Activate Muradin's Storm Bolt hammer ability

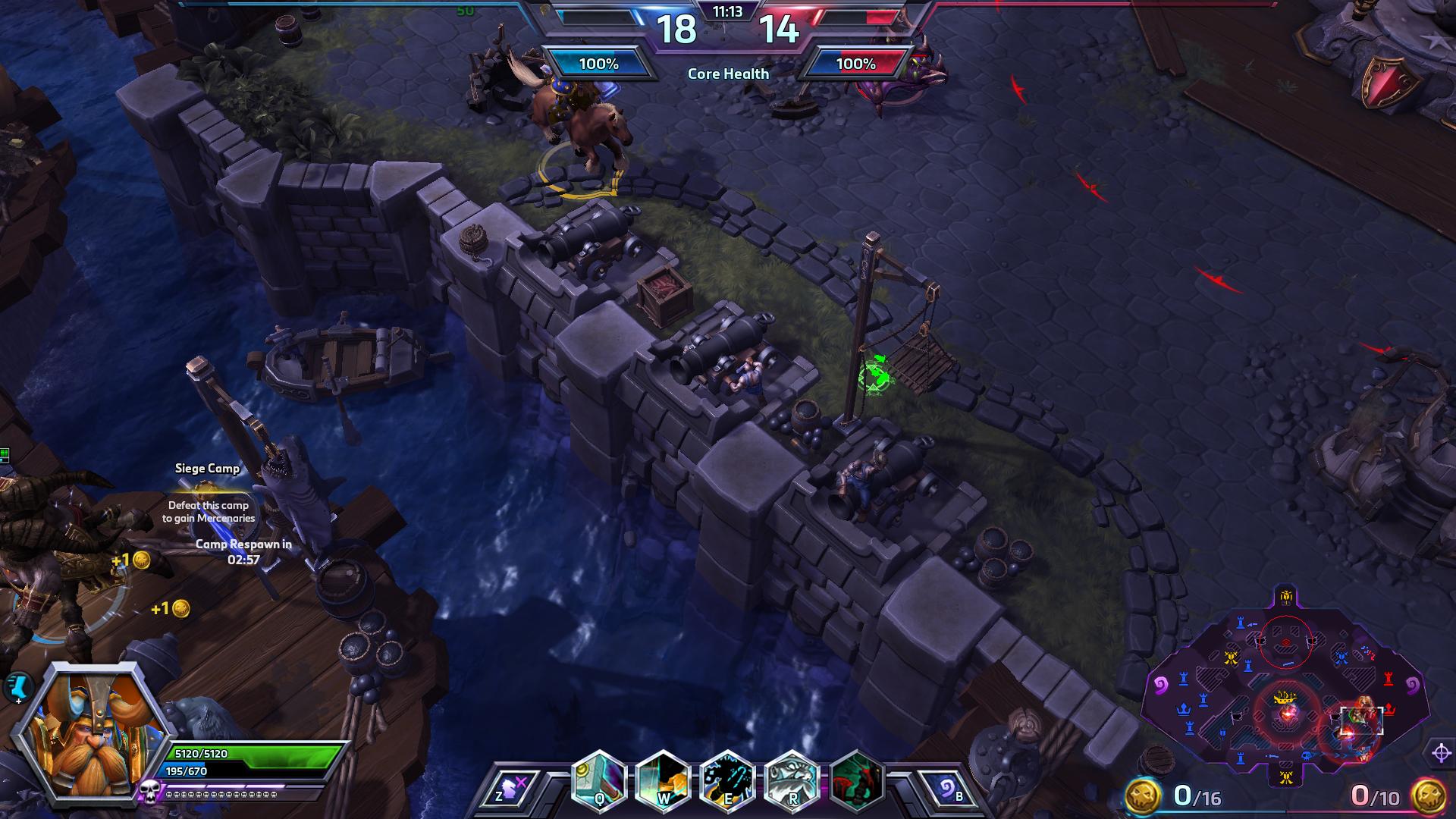coord(598,781)
